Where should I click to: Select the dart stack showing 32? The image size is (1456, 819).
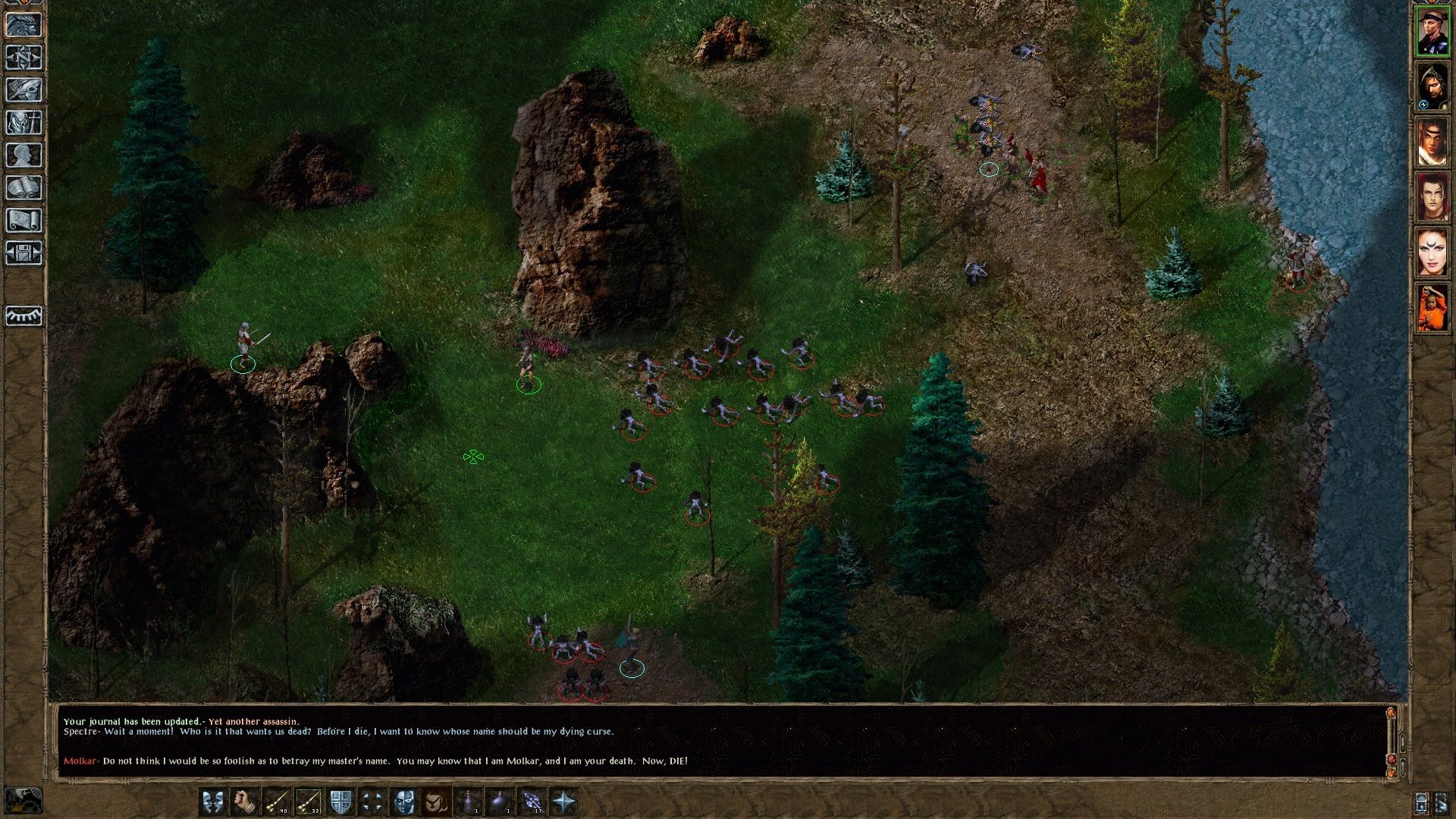(308, 802)
